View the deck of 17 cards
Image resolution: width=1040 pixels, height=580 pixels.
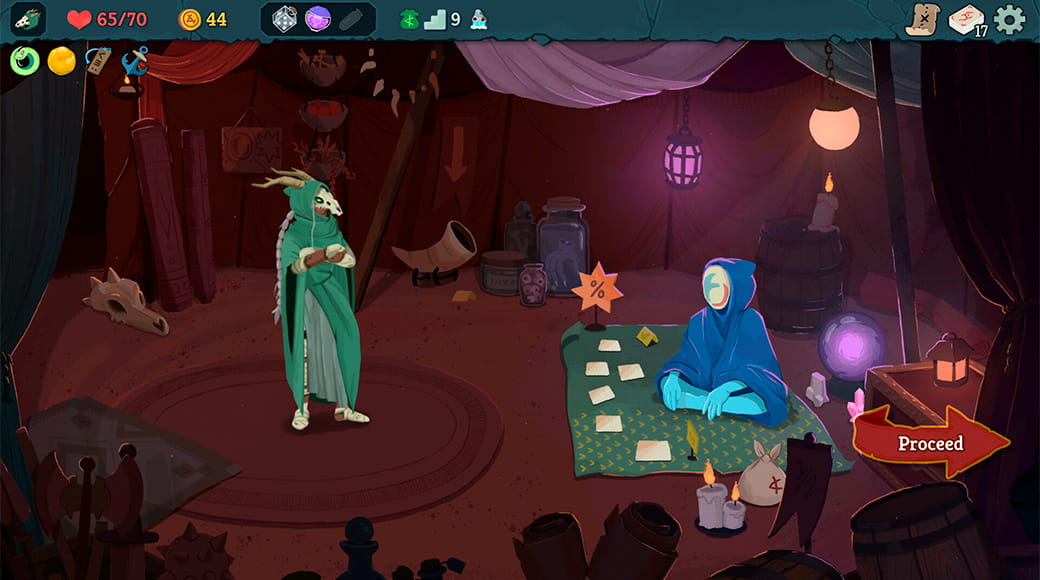(967, 20)
